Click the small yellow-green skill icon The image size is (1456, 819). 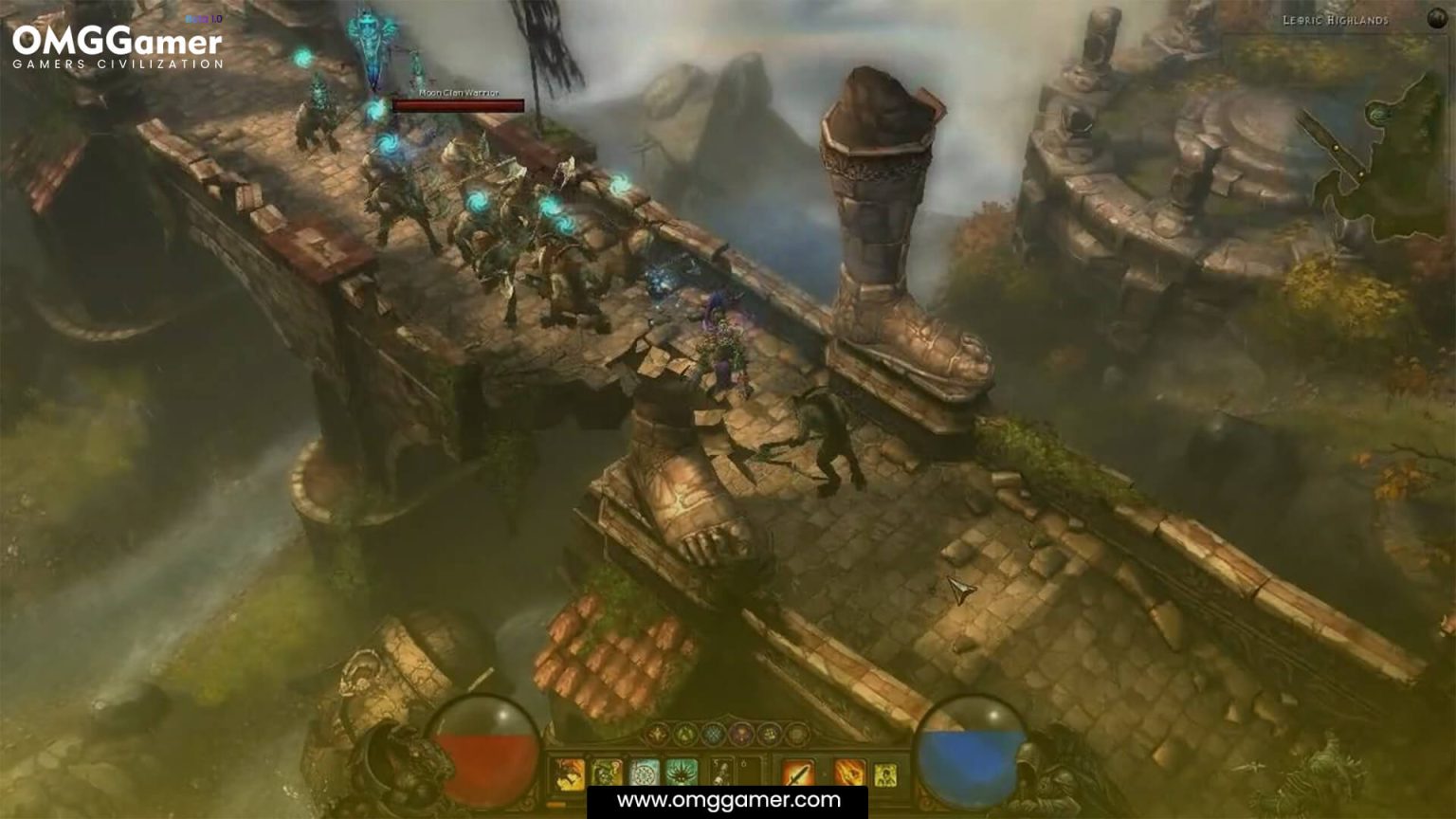[885, 774]
